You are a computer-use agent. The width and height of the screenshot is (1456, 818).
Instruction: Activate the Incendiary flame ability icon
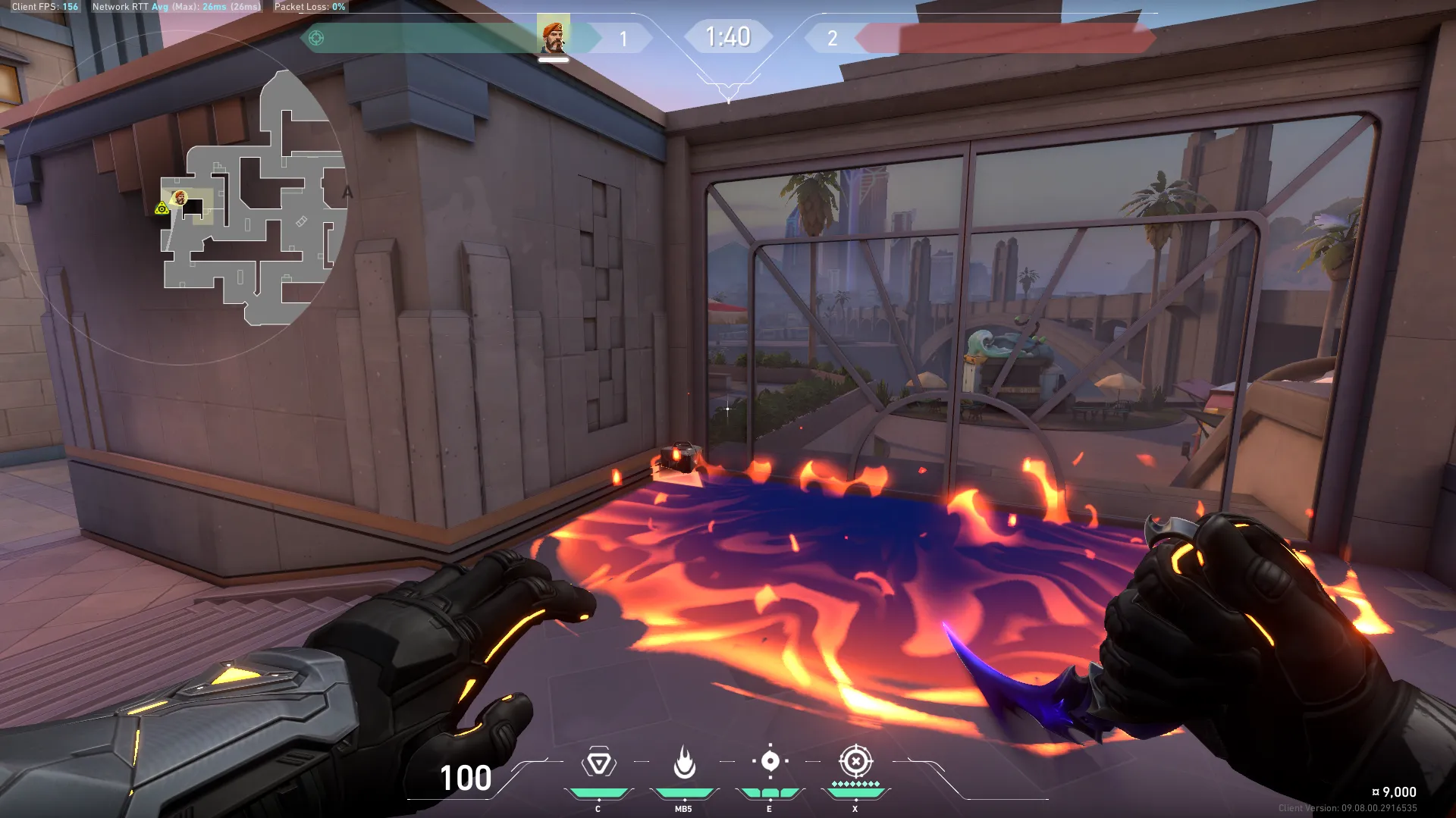coord(684,763)
